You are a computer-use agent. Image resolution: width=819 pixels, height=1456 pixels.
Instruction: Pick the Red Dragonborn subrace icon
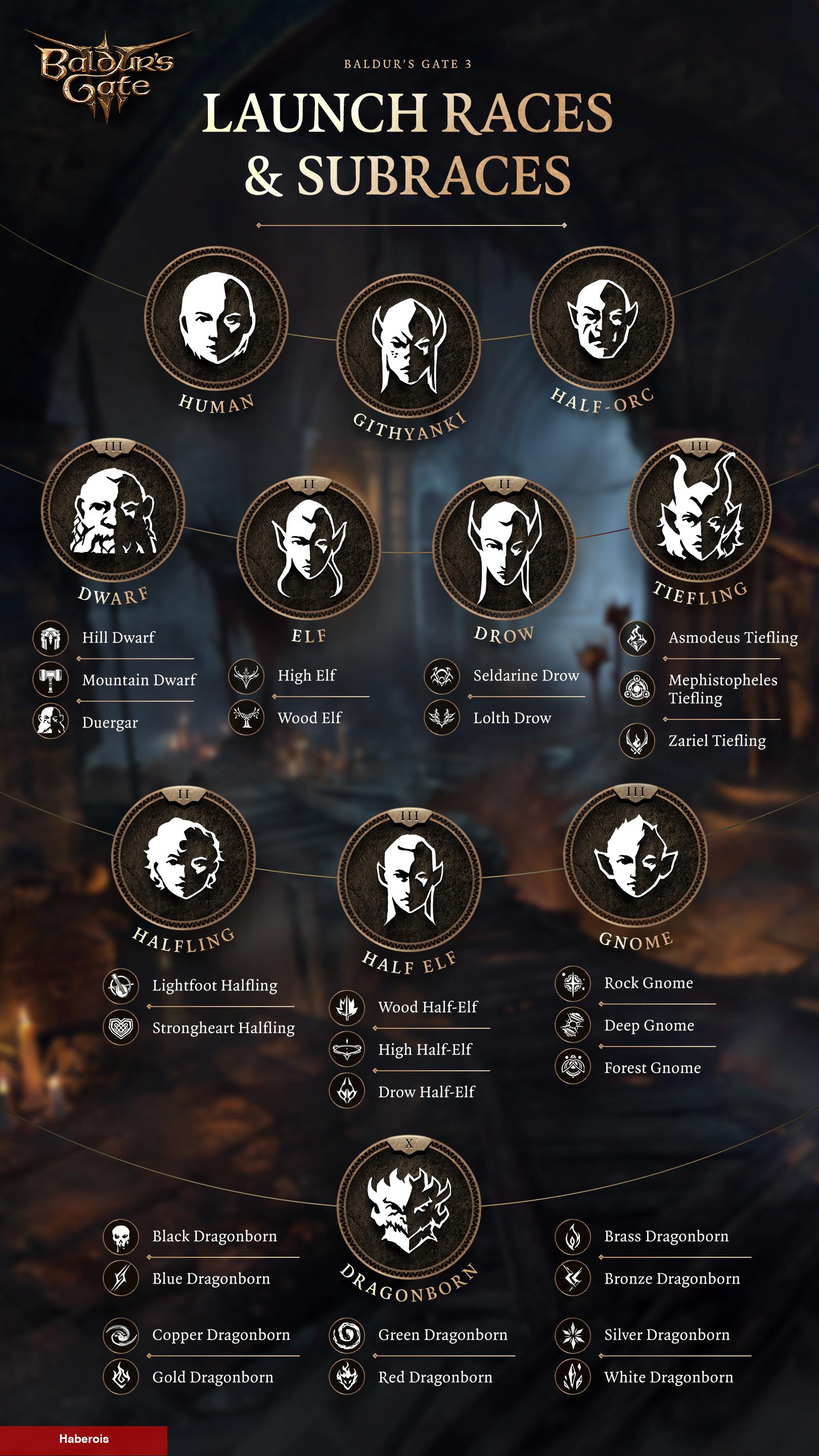click(346, 1377)
